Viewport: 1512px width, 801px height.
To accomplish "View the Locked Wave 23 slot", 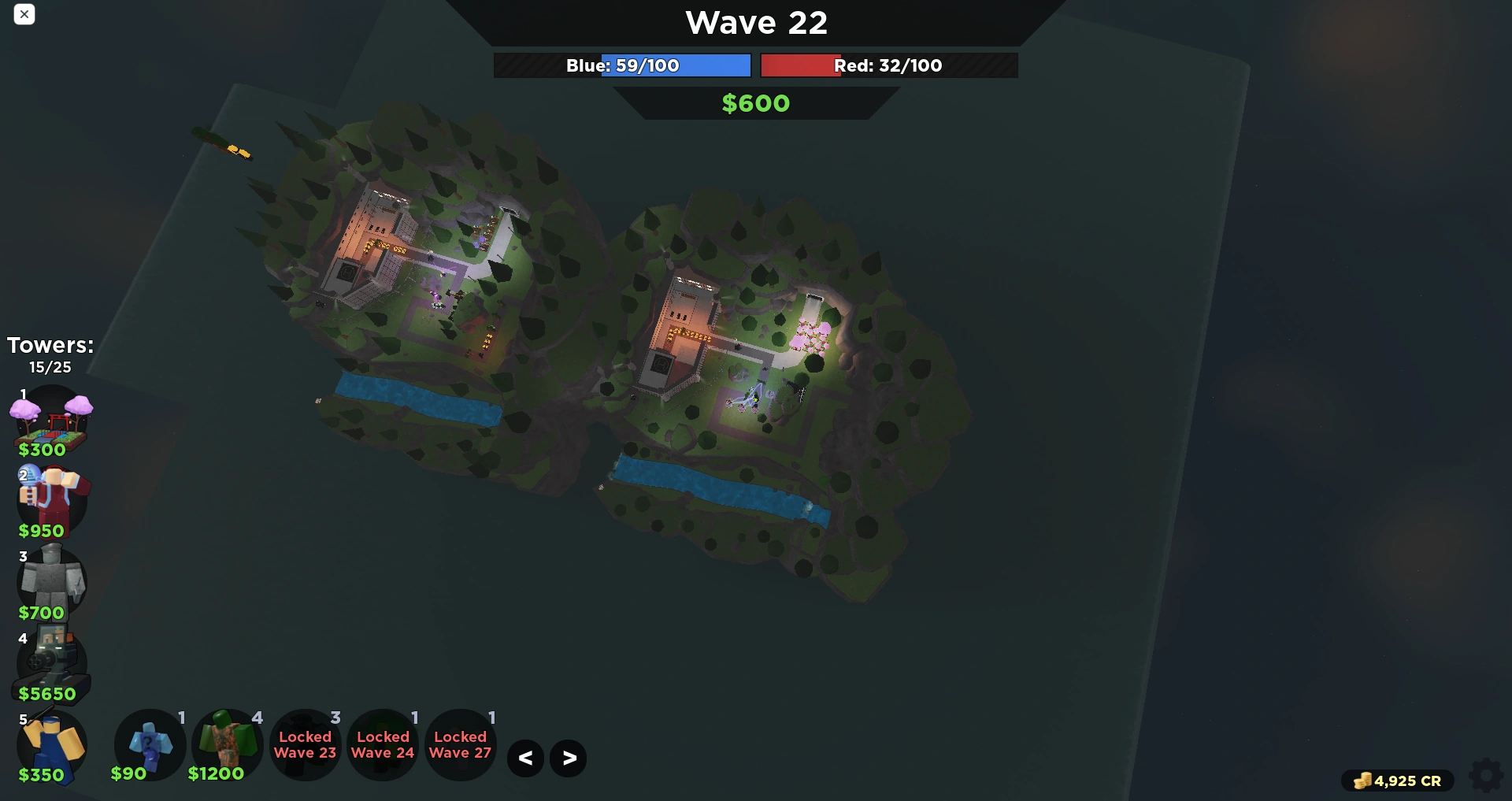I will [x=305, y=744].
